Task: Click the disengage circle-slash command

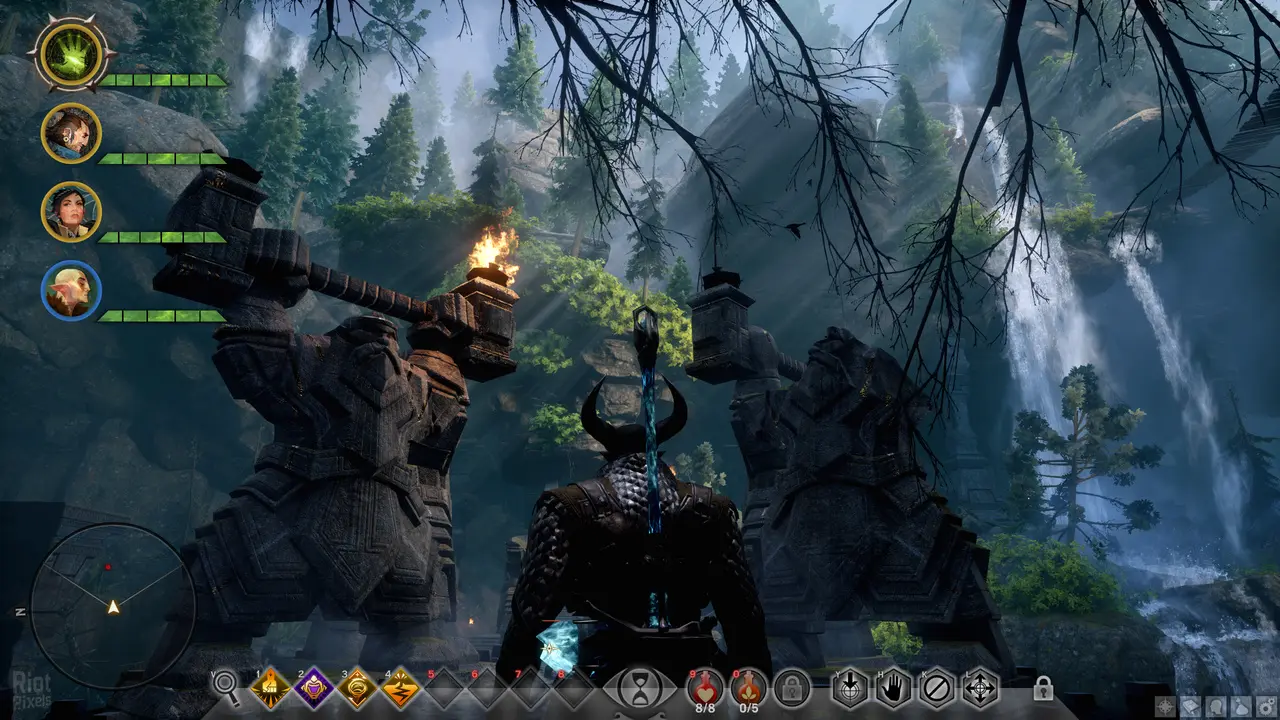Action: 937,688
